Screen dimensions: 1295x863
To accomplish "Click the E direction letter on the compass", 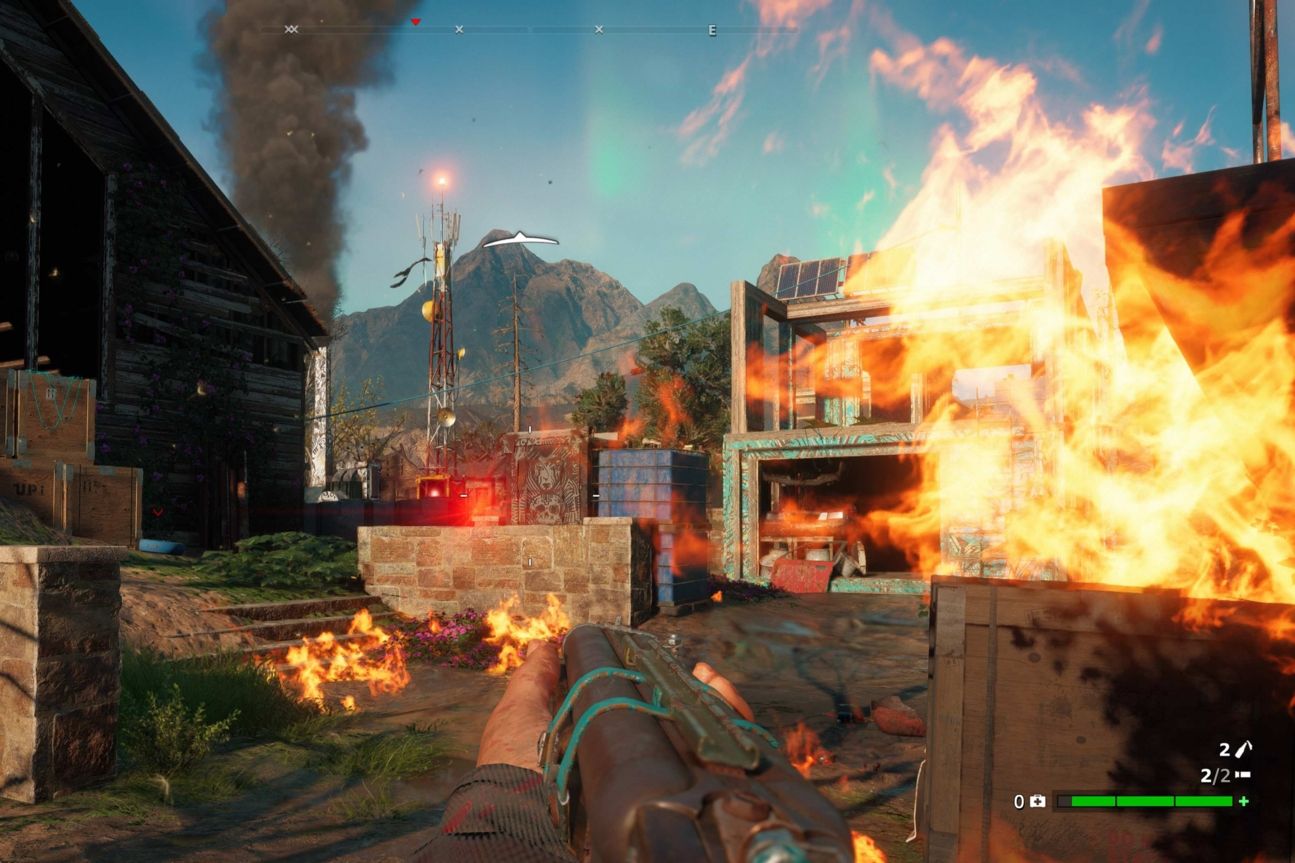I will (712, 30).
